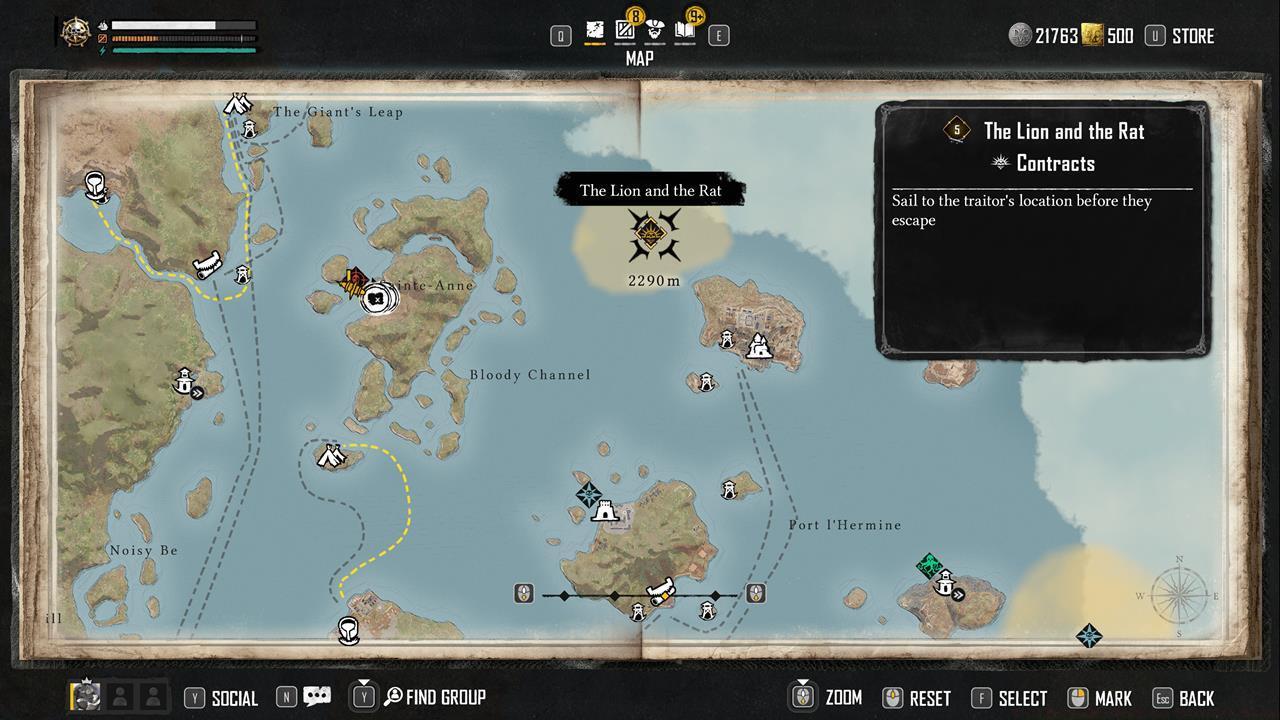Click the fort icon on the central southern island

[x=604, y=512]
